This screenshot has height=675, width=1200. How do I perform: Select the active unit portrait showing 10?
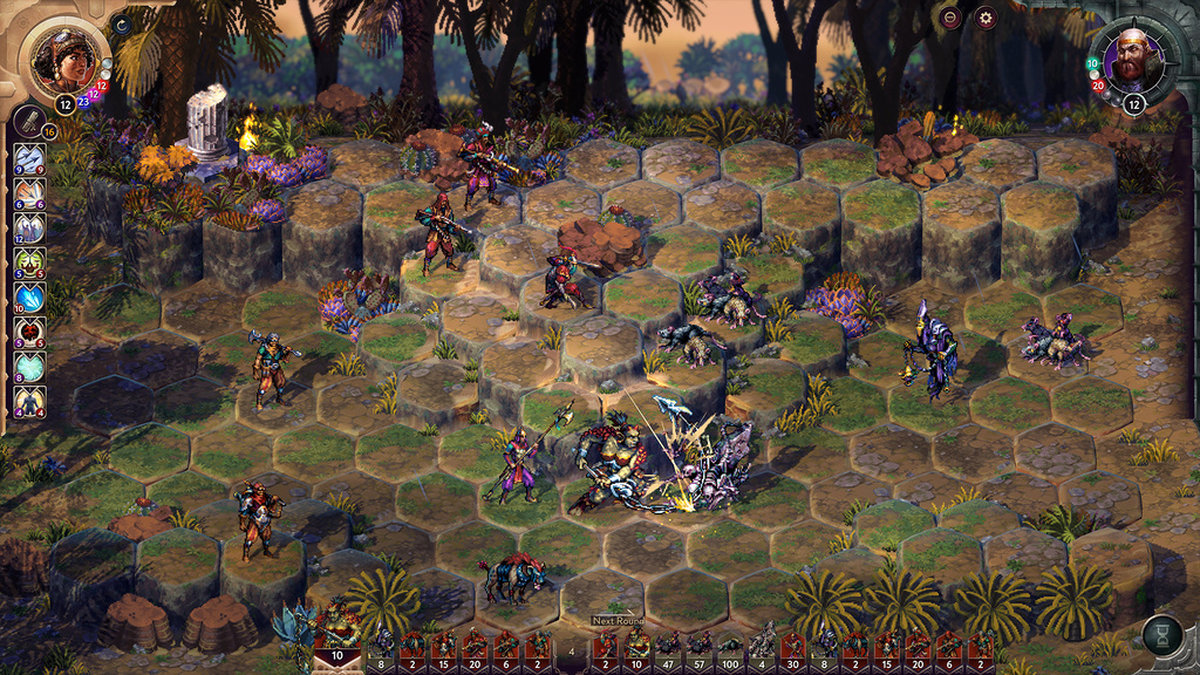(x=336, y=642)
